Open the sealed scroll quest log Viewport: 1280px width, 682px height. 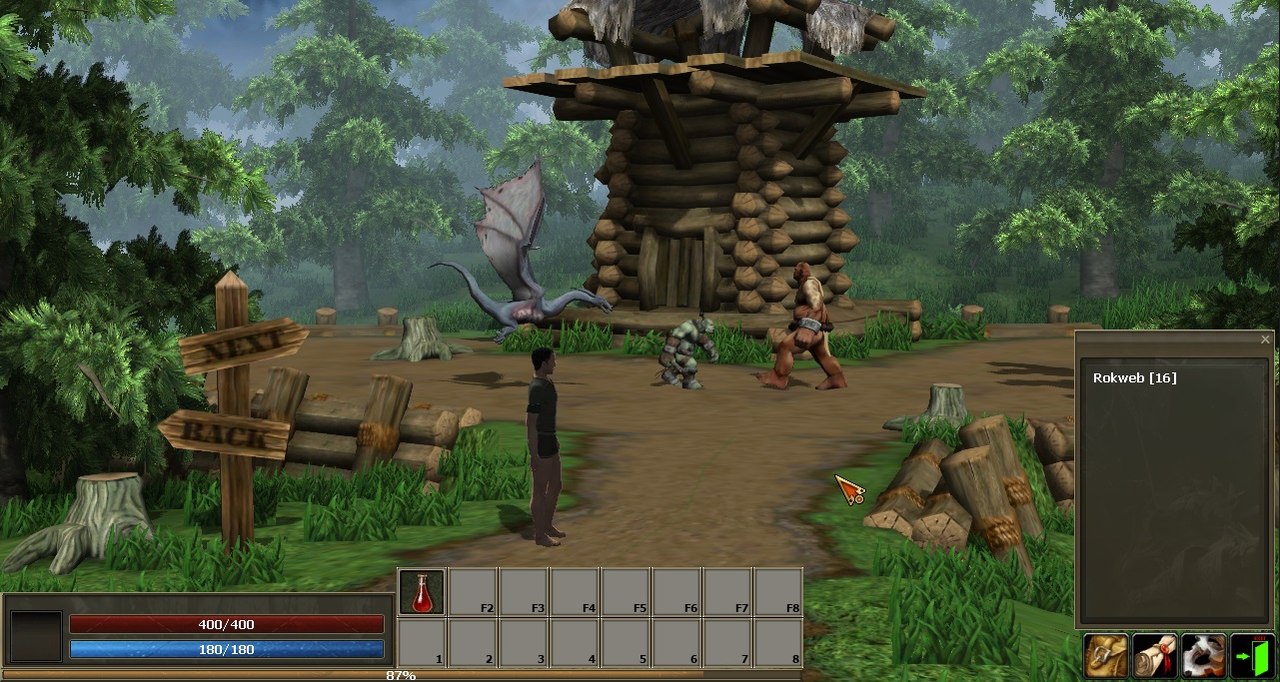click(x=1155, y=656)
